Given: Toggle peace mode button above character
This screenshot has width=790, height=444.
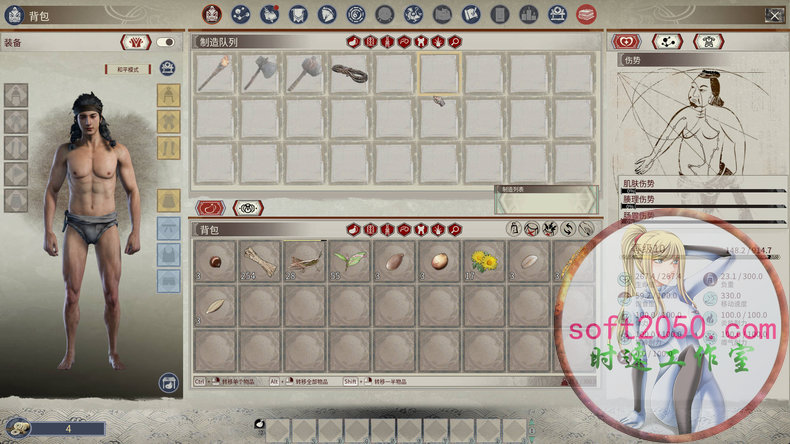Looking at the screenshot, I should (127, 69).
